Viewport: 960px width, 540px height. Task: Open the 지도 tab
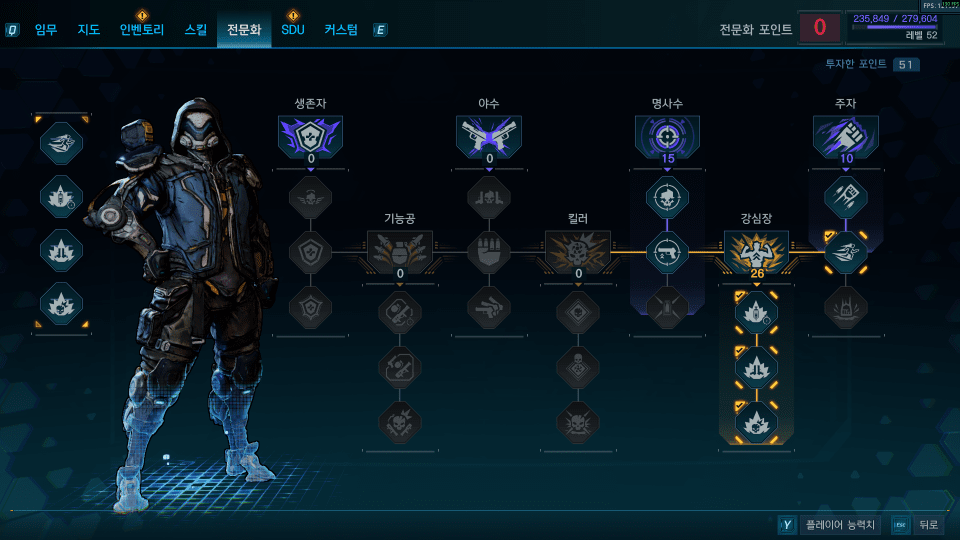[x=89, y=30]
